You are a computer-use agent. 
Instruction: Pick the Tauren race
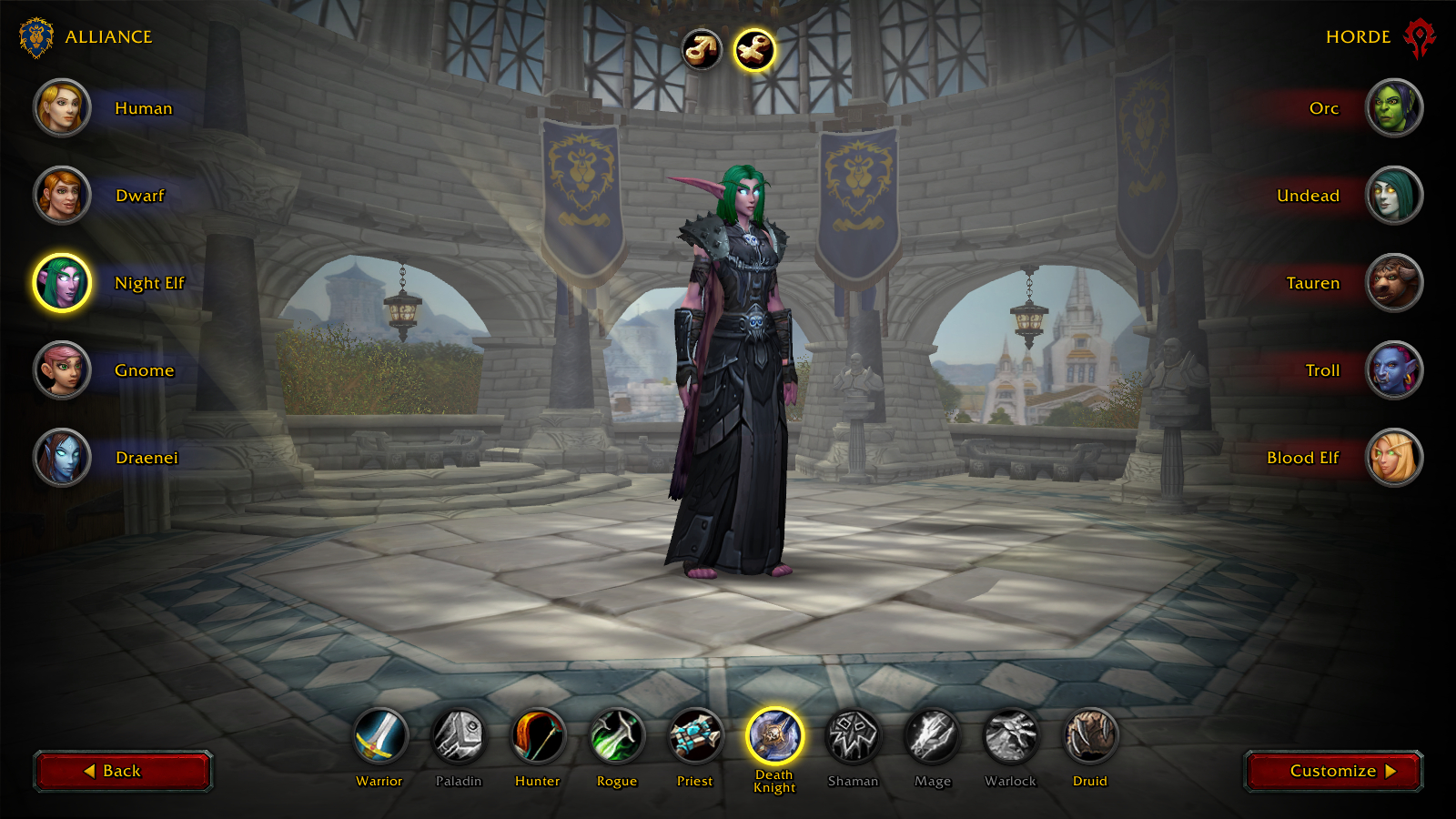[x=1394, y=283]
